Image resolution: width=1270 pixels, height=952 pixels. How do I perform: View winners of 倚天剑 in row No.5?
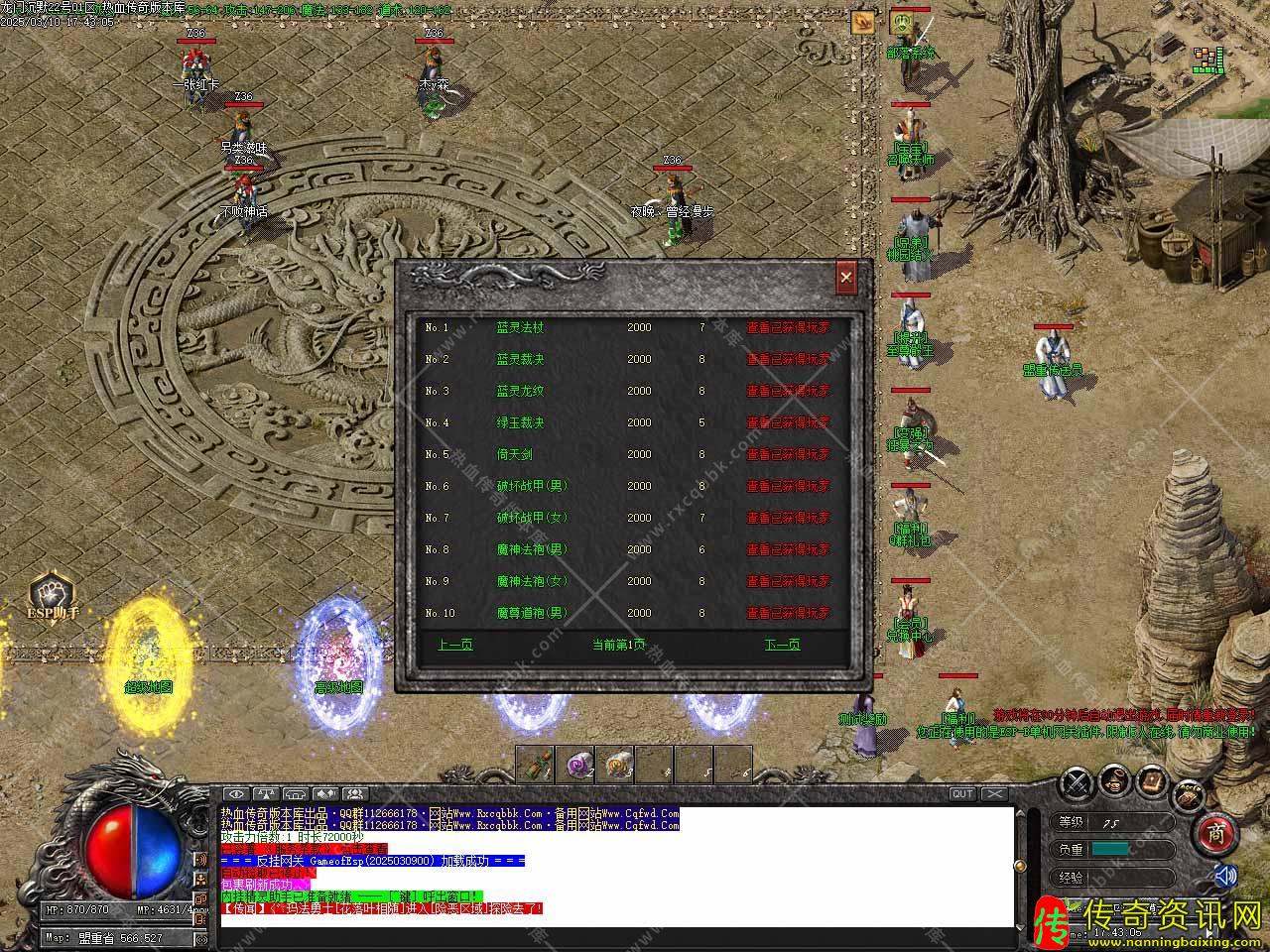click(x=788, y=454)
